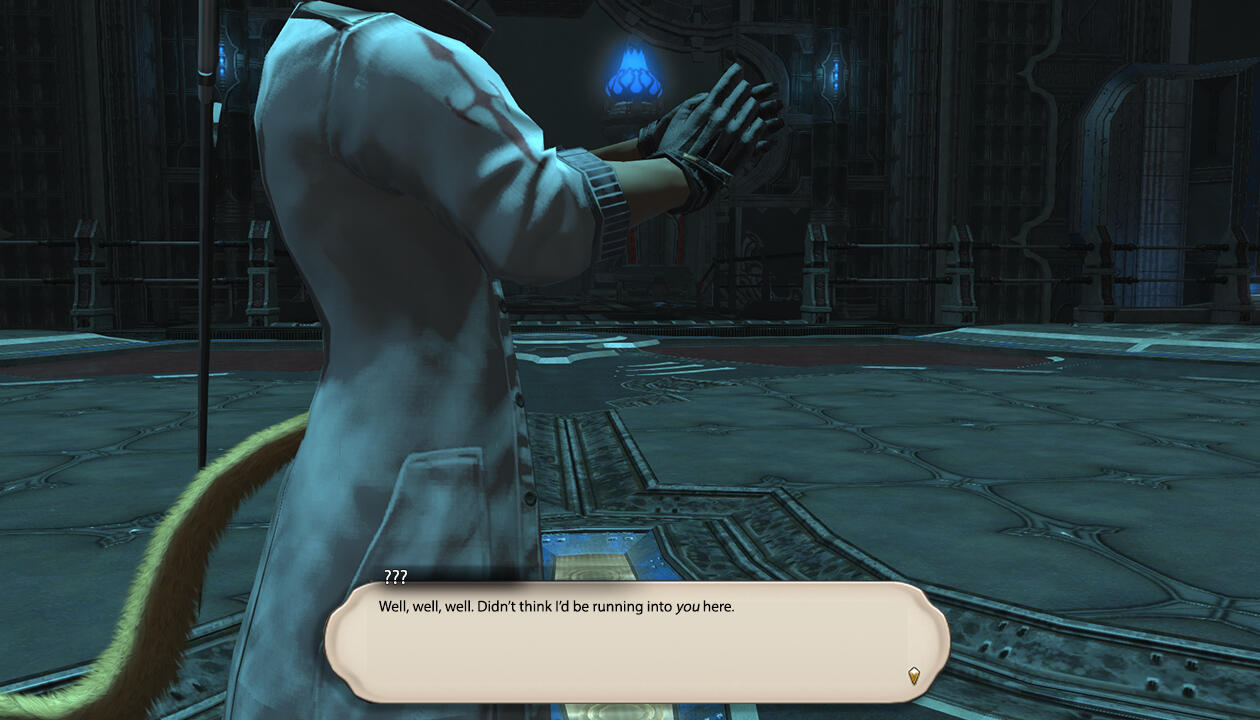Advance the "Well, well, well" dialogue box
Screen dimensions: 1260x720
pyautogui.click(x=636, y=641)
